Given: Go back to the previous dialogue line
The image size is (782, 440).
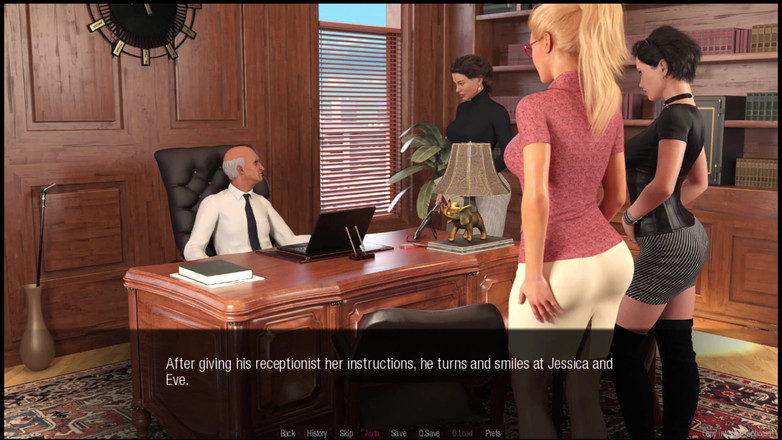Looking at the screenshot, I should pyautogui.click(x=287, y=433).
